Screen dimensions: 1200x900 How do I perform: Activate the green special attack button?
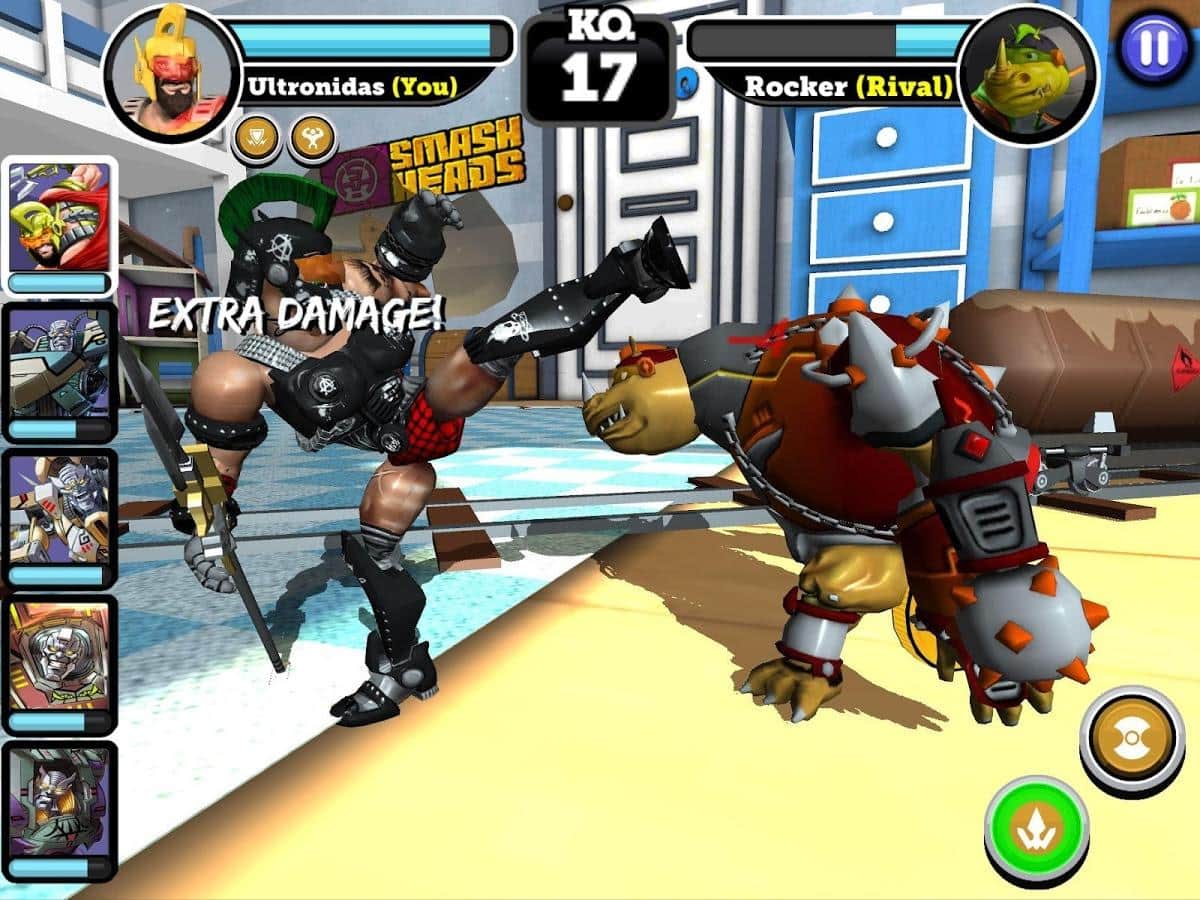click(1036, 828)
